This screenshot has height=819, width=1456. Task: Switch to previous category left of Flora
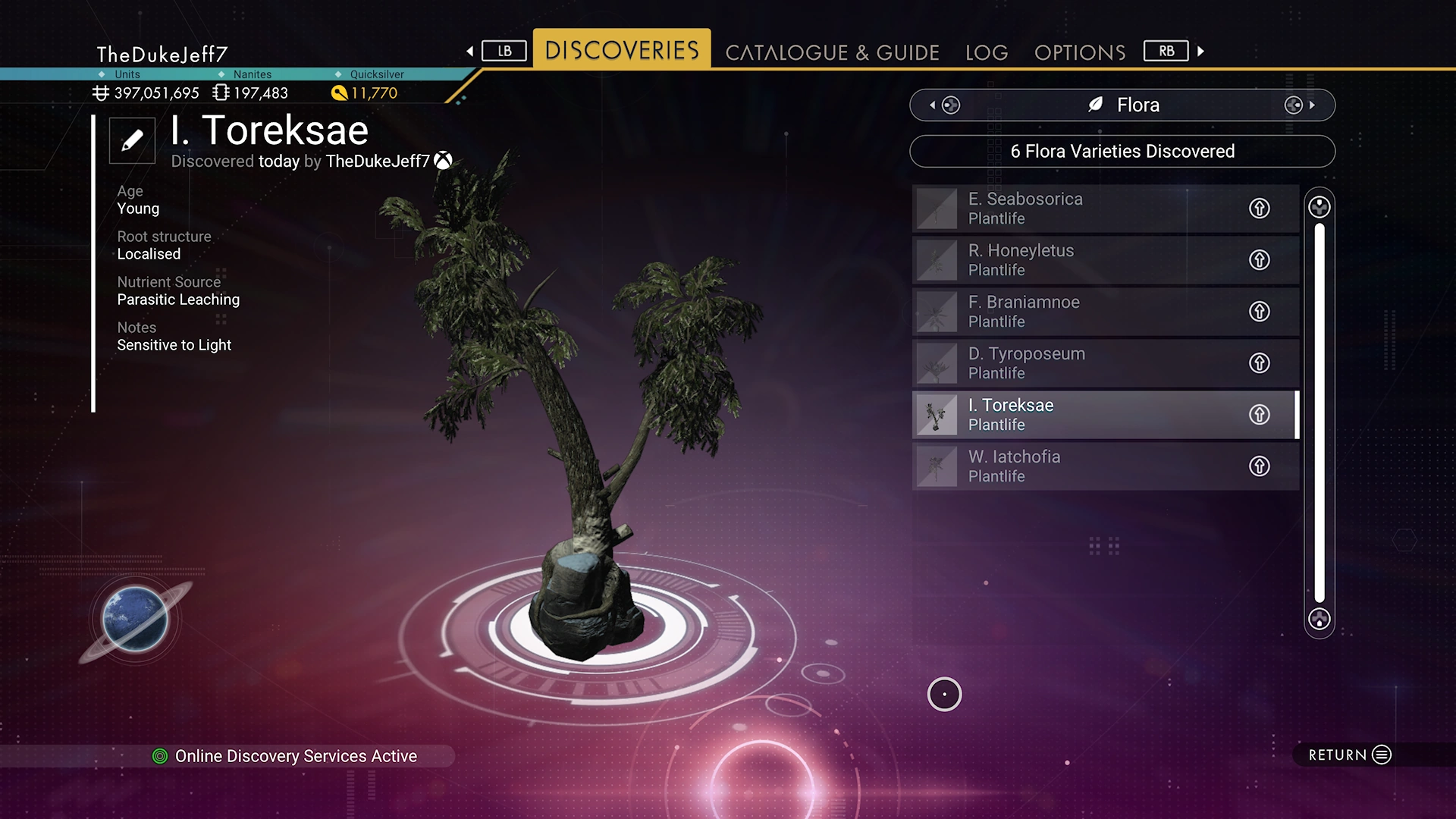(943, 105)
